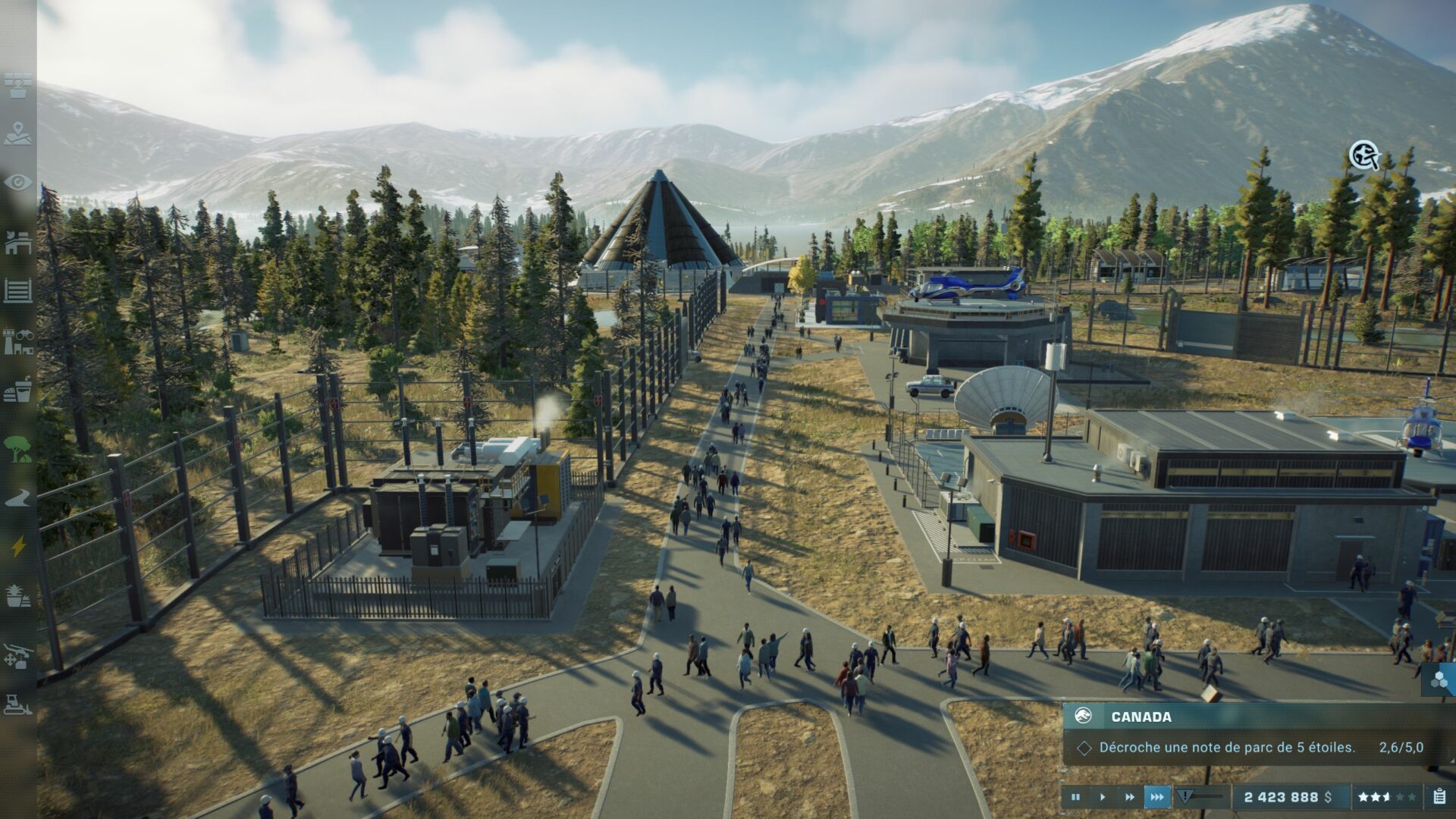Select triple fast-forward speed
The height and width of the screenshot is (819, 1456).
coord(1157,797)
